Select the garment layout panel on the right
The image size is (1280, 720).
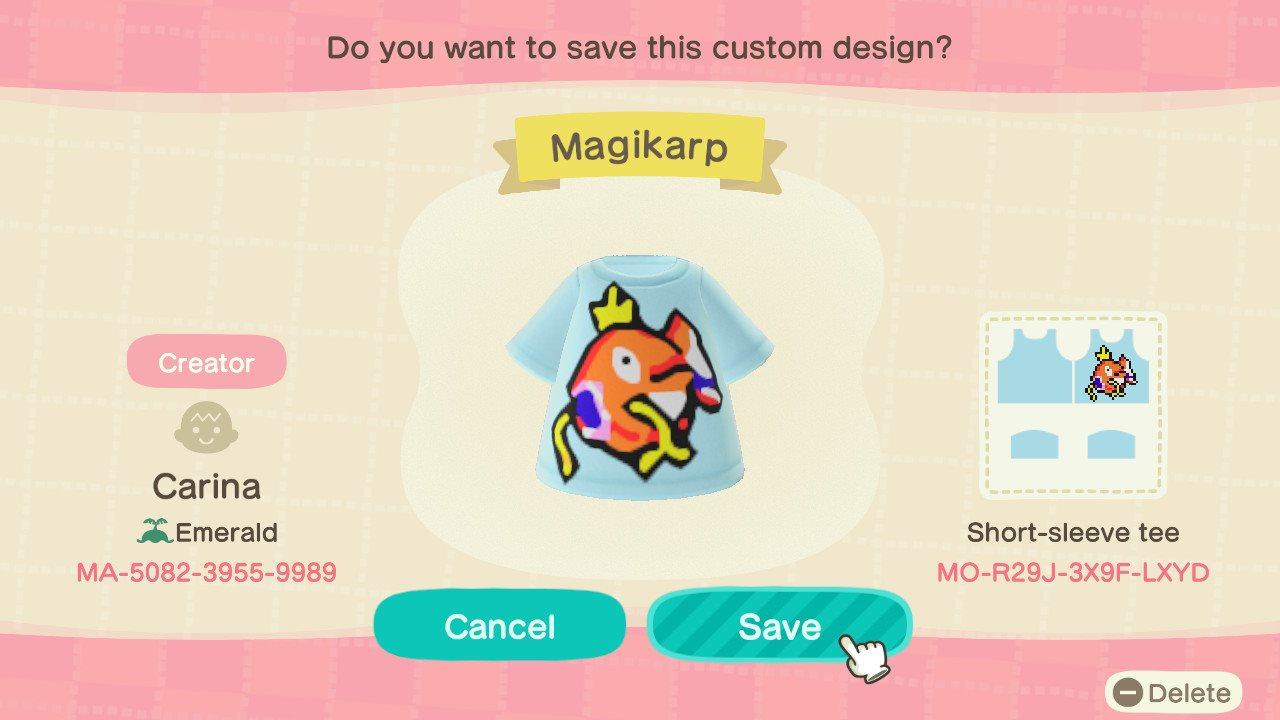[x=1073, y=405]
